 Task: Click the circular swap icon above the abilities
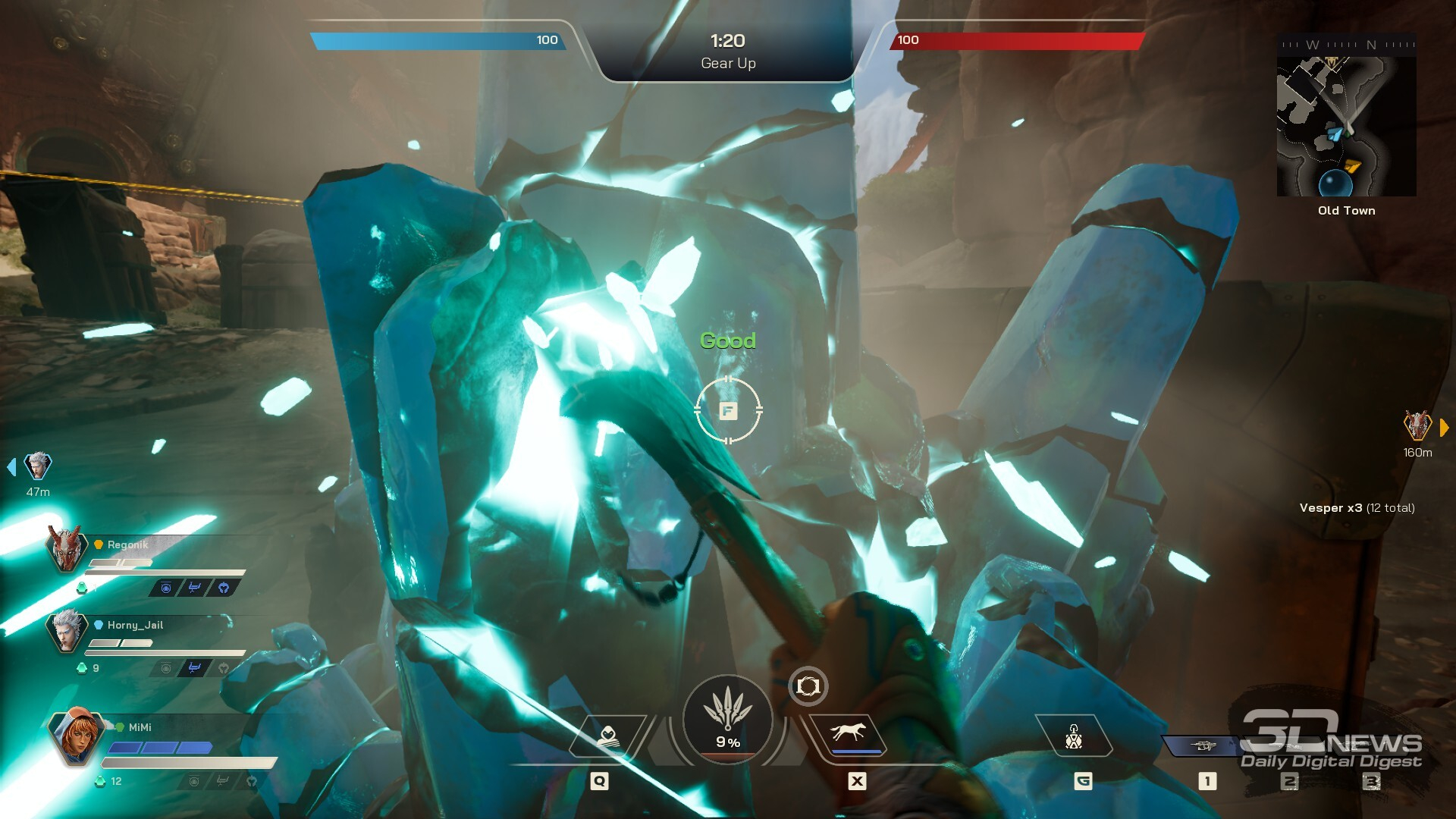tap(808, 686)
